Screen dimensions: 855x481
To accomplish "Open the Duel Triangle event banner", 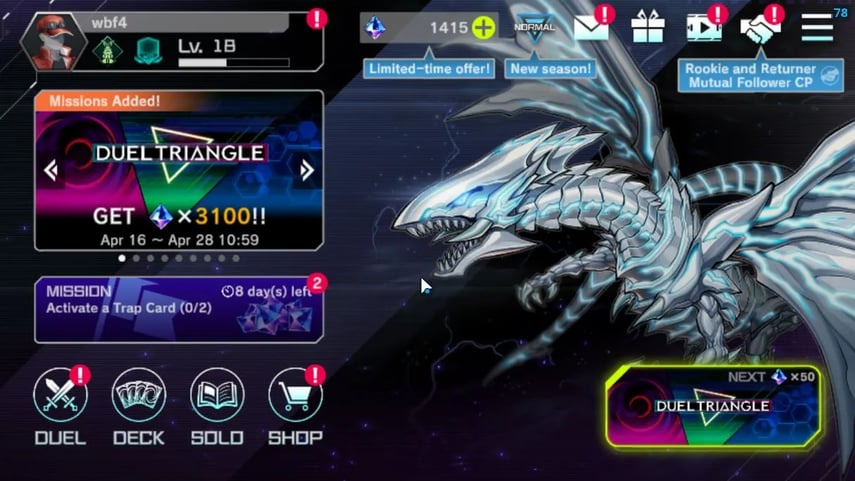I will click(180, 175).
